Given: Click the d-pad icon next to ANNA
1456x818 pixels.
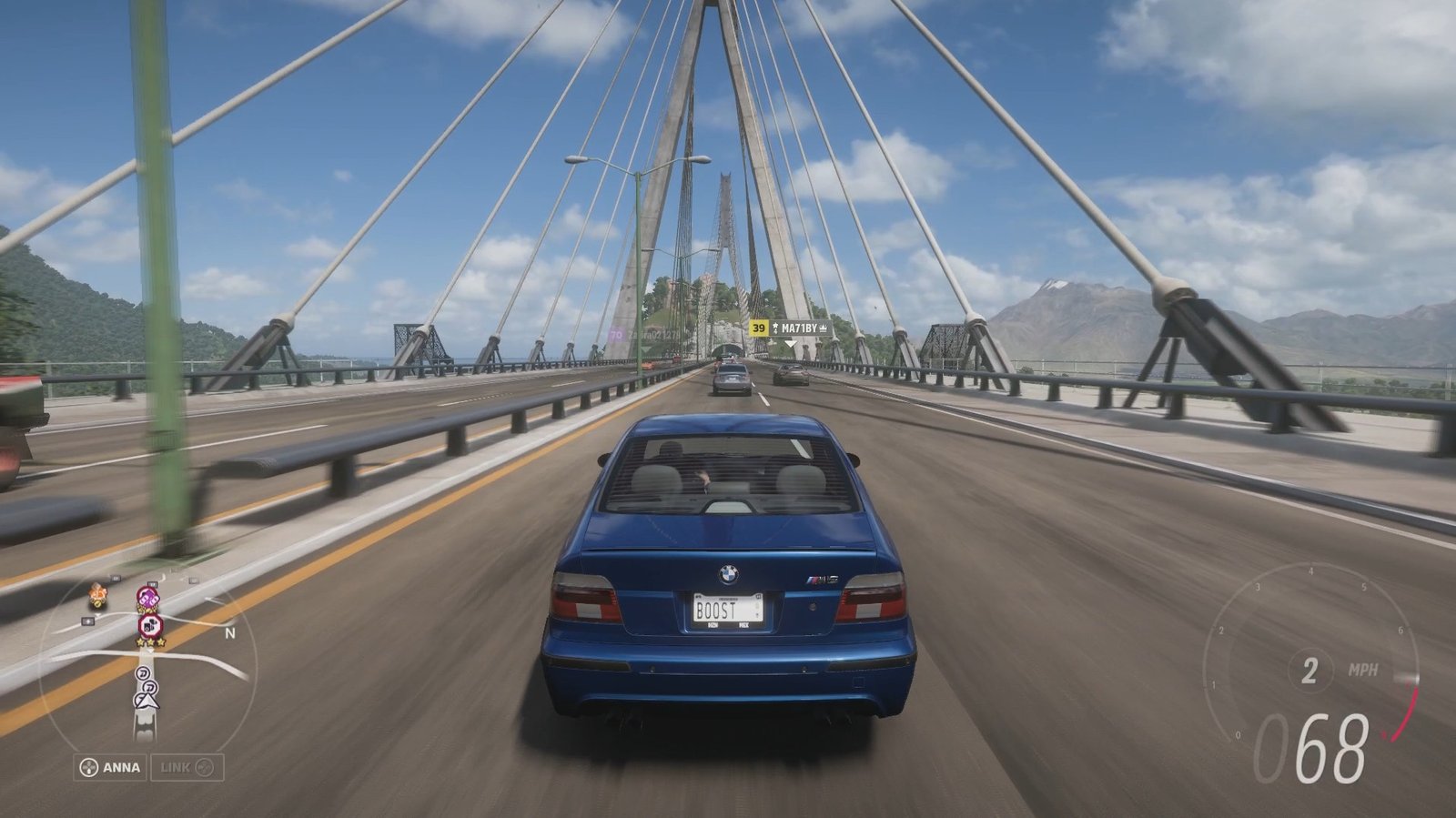Looking at the screenshot, I should click(88, 766).
